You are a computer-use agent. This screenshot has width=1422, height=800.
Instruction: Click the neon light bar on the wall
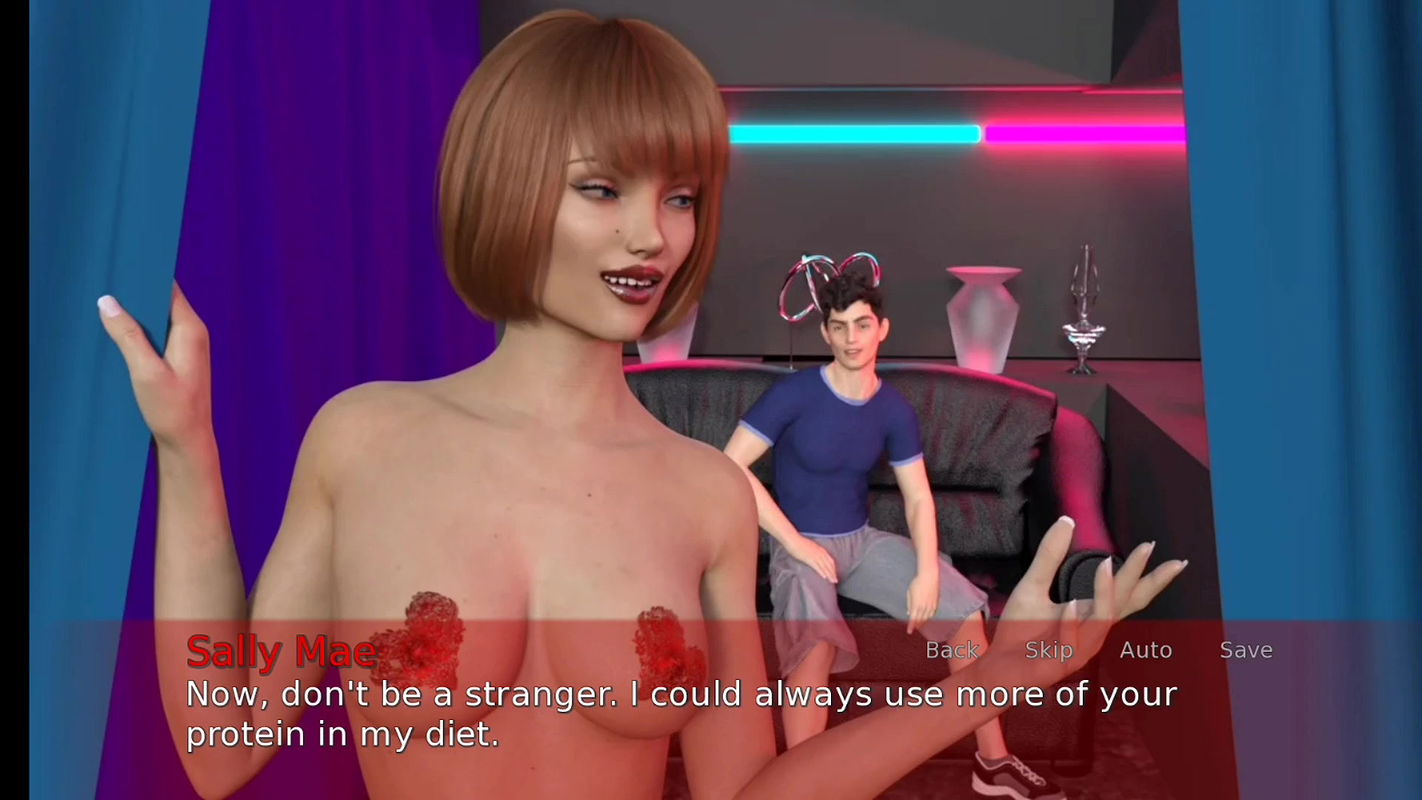pyautogui.click(x=860, y=131)
